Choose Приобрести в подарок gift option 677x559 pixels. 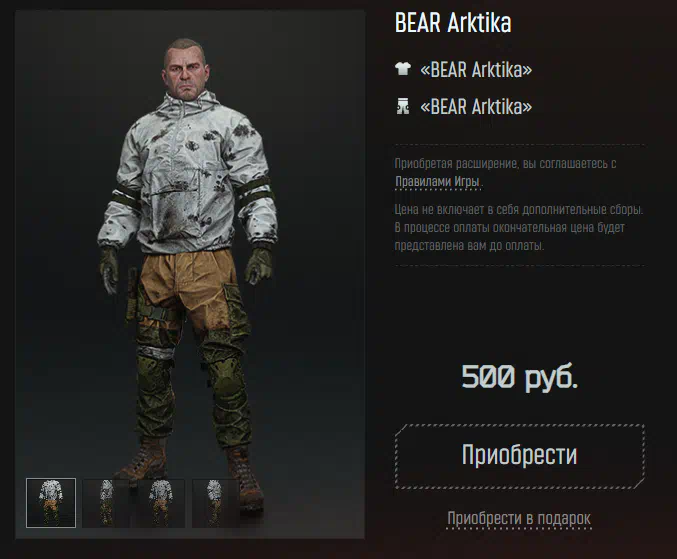pyautogui.click(x=519, y=518)
